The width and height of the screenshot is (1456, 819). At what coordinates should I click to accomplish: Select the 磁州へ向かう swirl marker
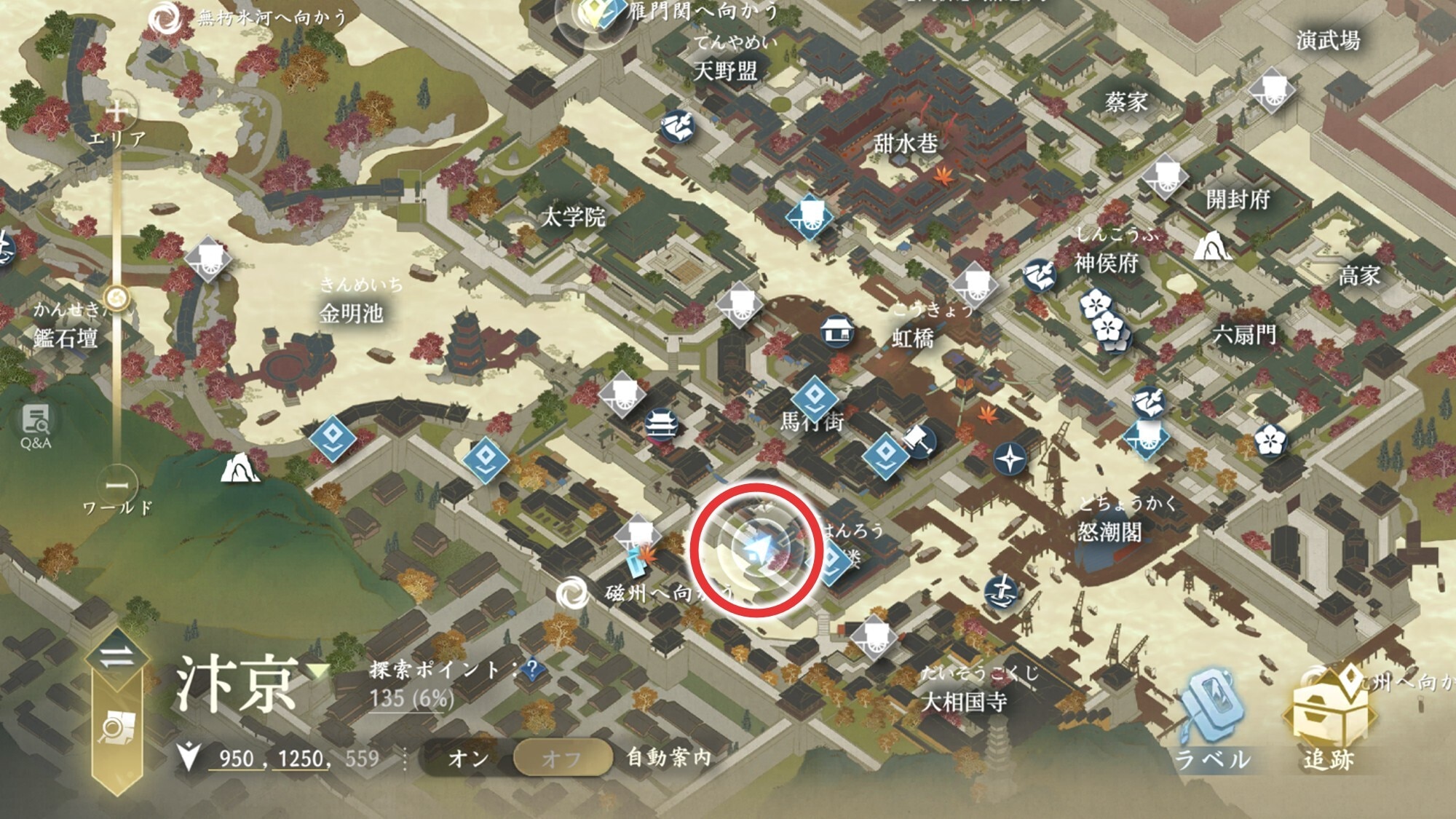[572, 593]
